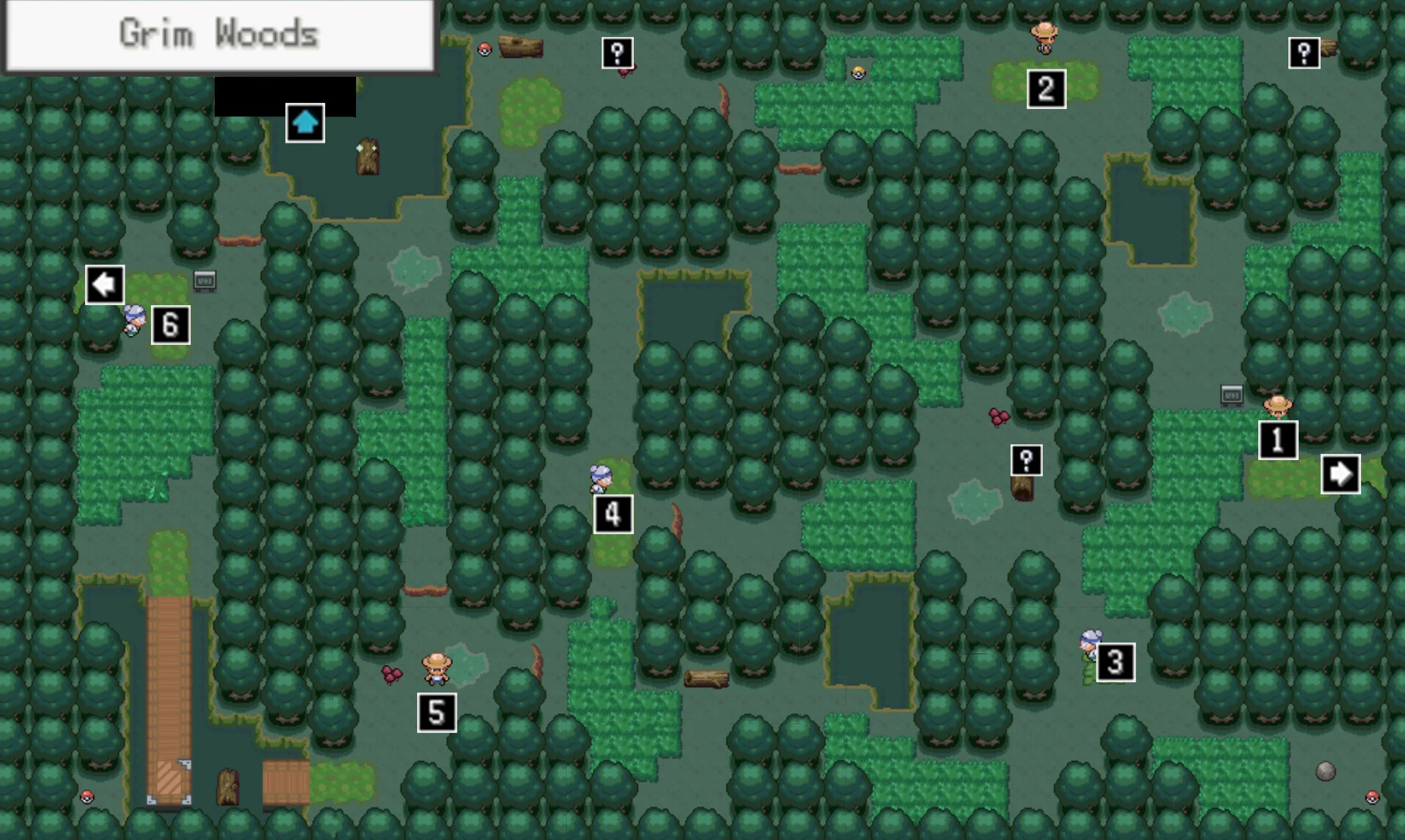Select the blue up arrow marker
The width and height of the screenshot is (1405, 840).
[x=305, y=123]
